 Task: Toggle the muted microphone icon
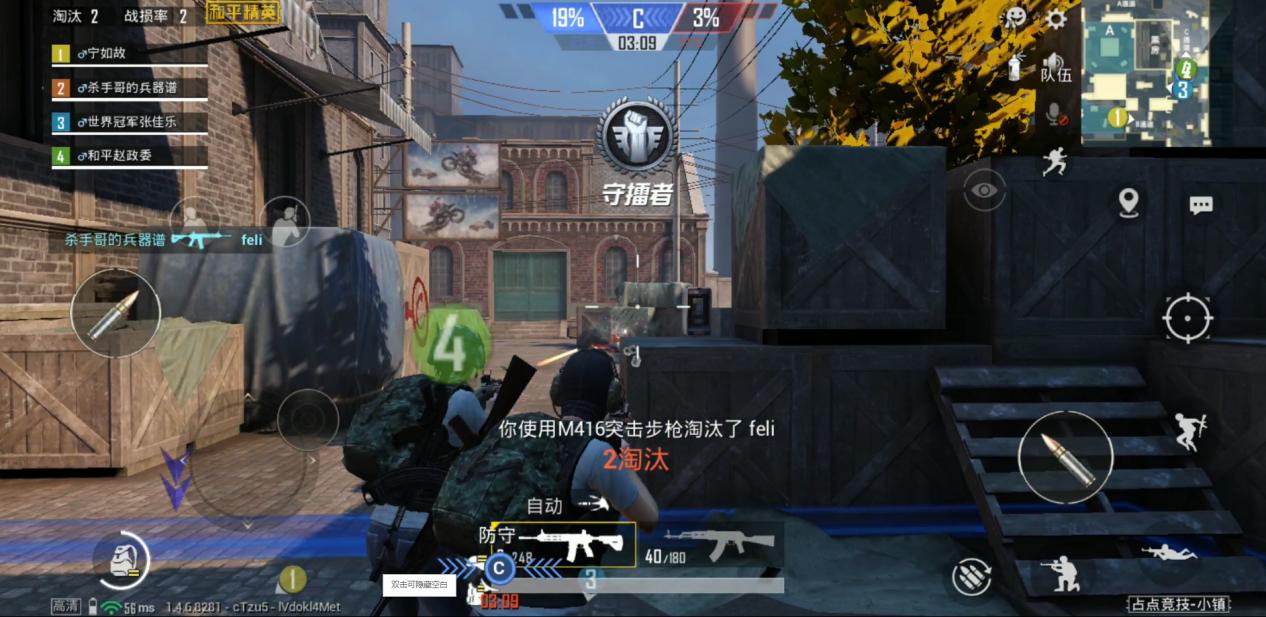pos(1055,115)
